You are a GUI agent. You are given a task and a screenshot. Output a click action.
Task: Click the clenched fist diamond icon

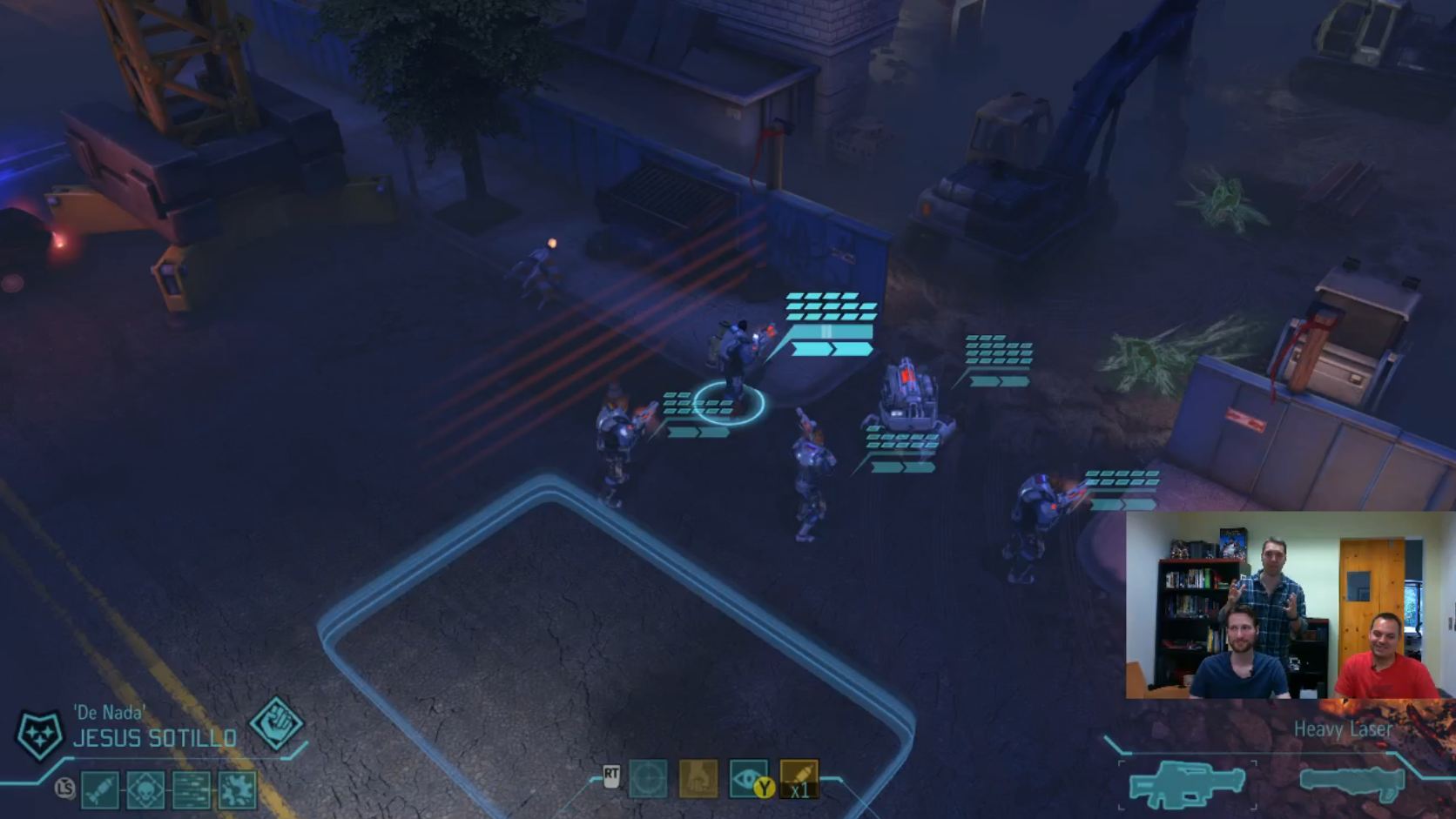(x=276, y=722)
